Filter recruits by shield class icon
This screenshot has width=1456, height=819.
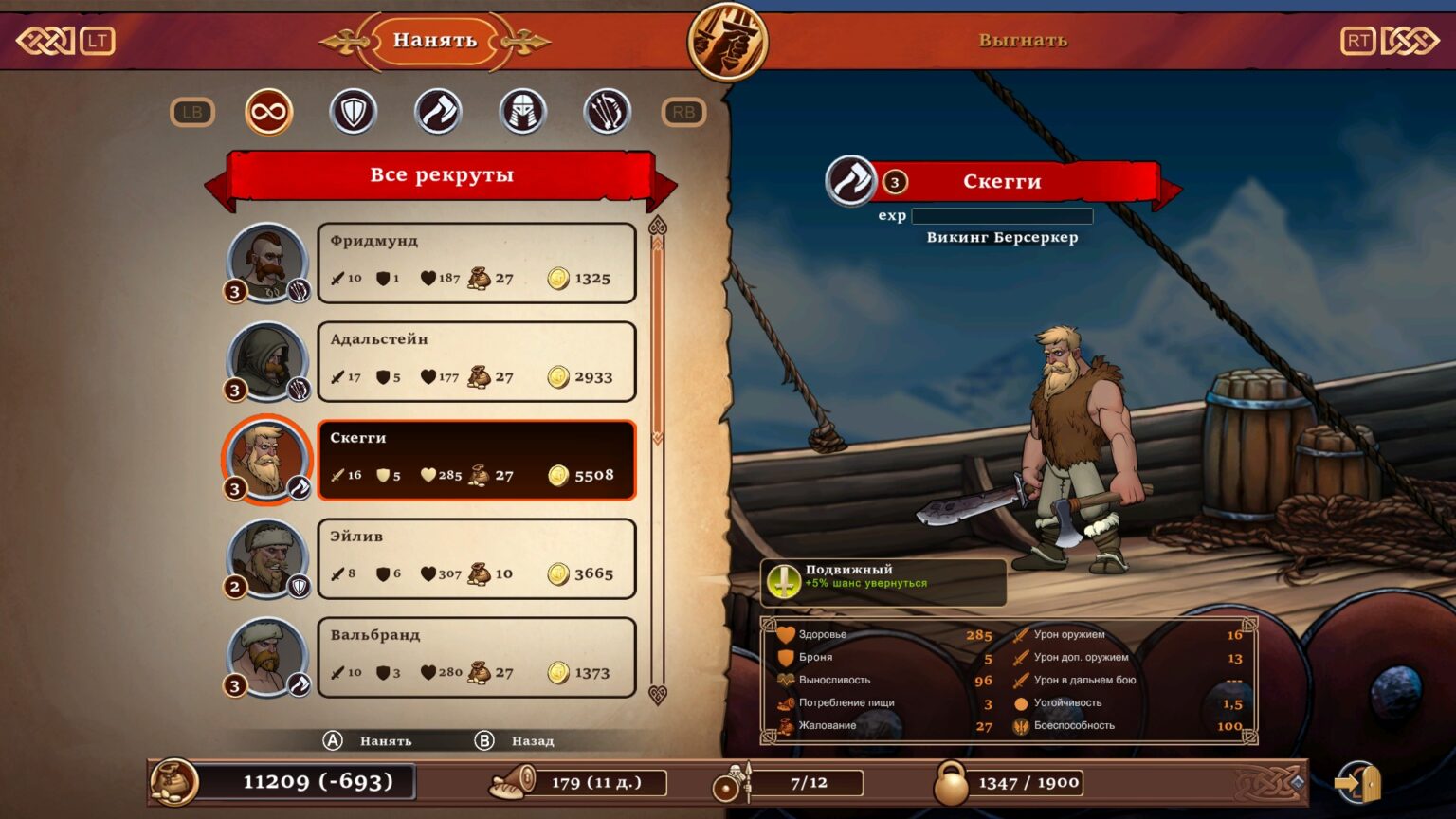coord(354,113)
